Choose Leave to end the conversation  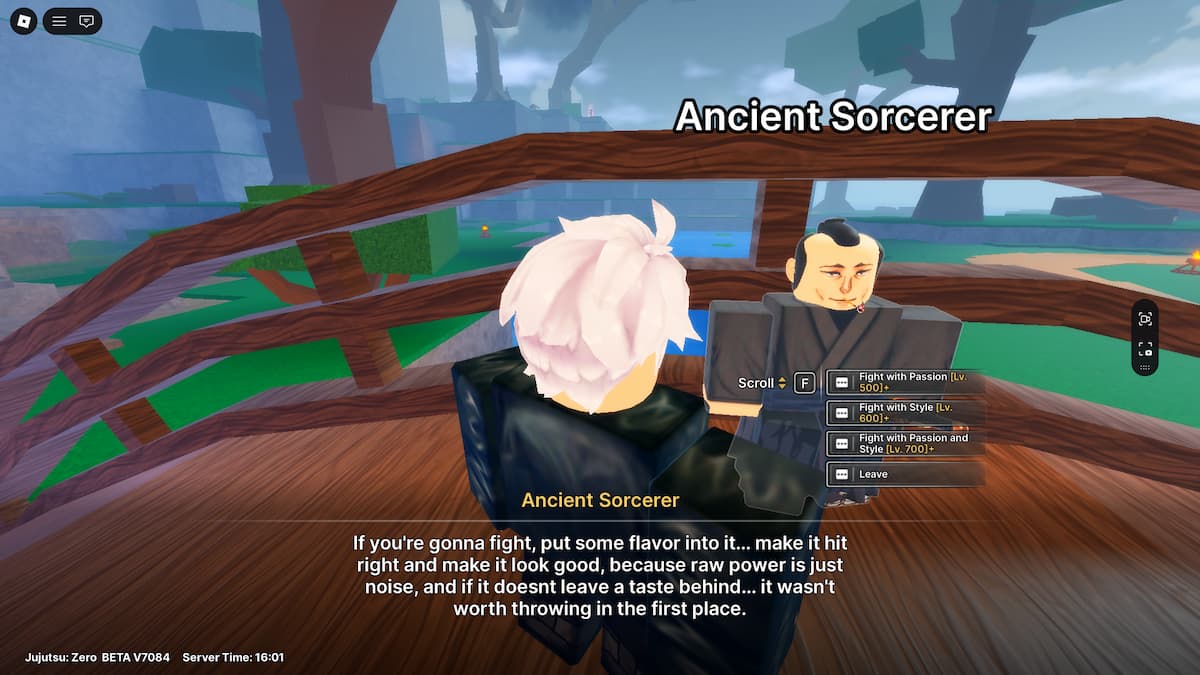click(x=905, y=474)
